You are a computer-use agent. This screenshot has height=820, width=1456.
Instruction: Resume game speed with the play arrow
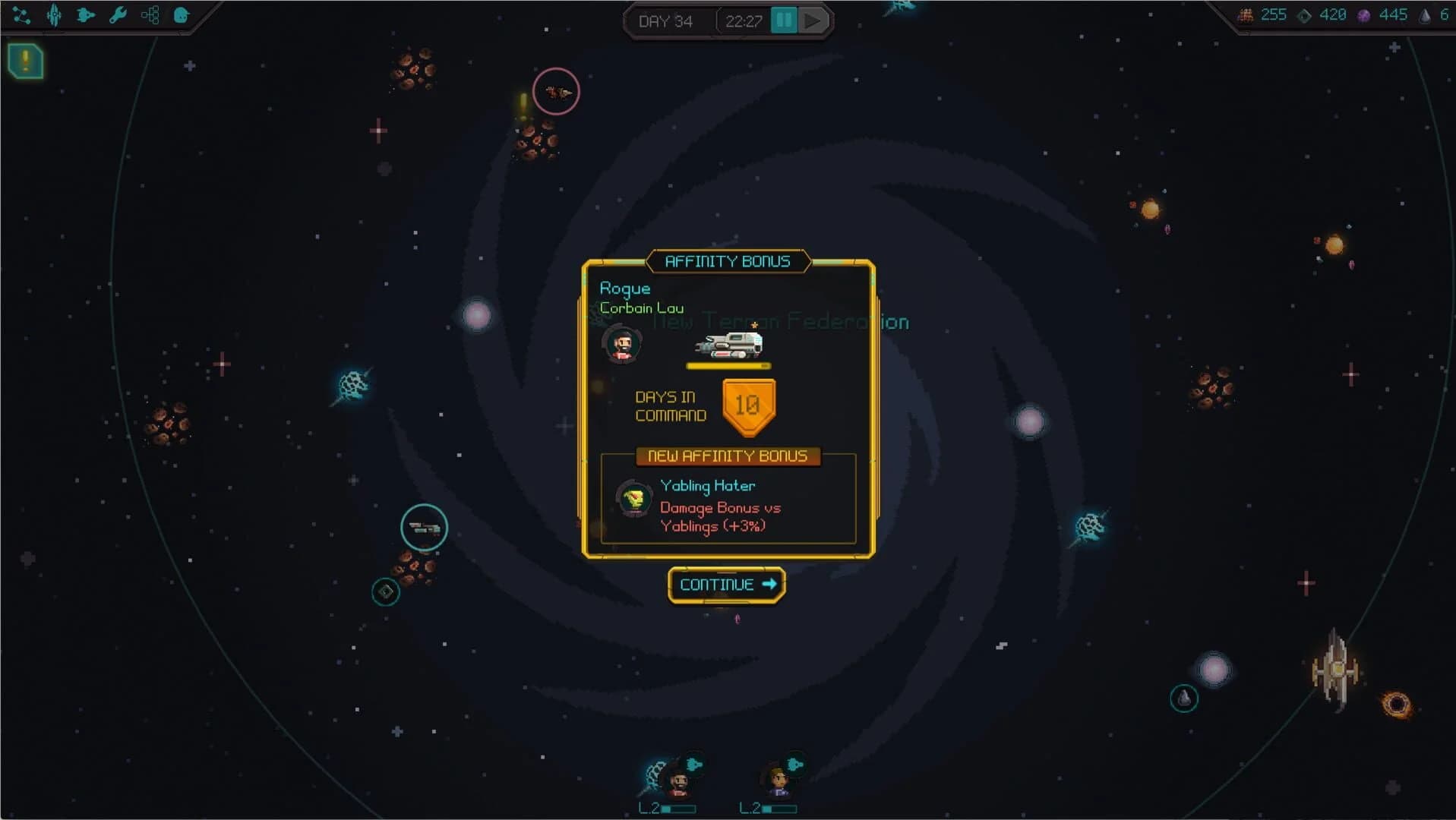[814, 20]
